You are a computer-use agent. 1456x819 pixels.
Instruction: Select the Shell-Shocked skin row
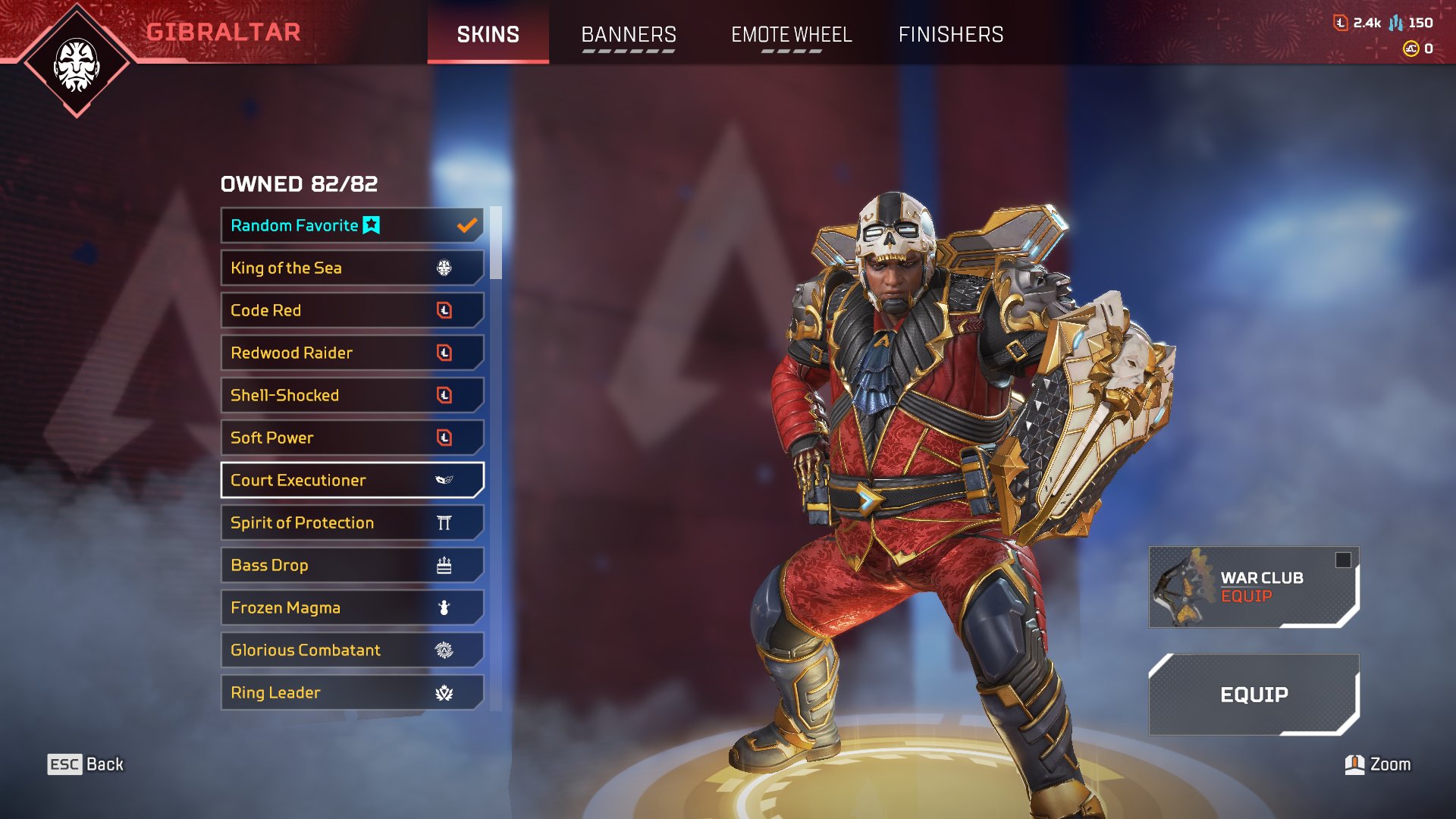[352, 395]
